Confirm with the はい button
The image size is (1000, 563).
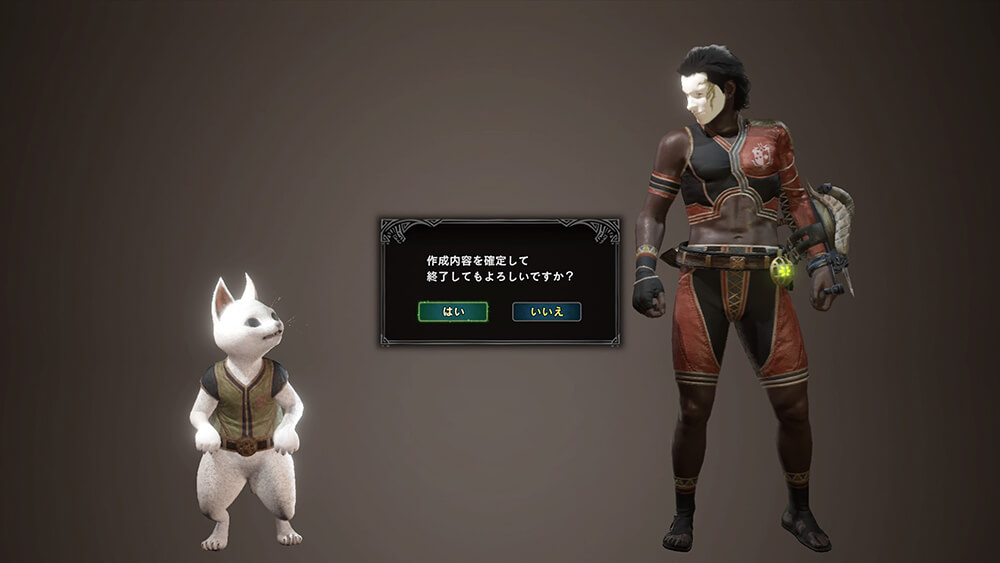coord(452,312)
